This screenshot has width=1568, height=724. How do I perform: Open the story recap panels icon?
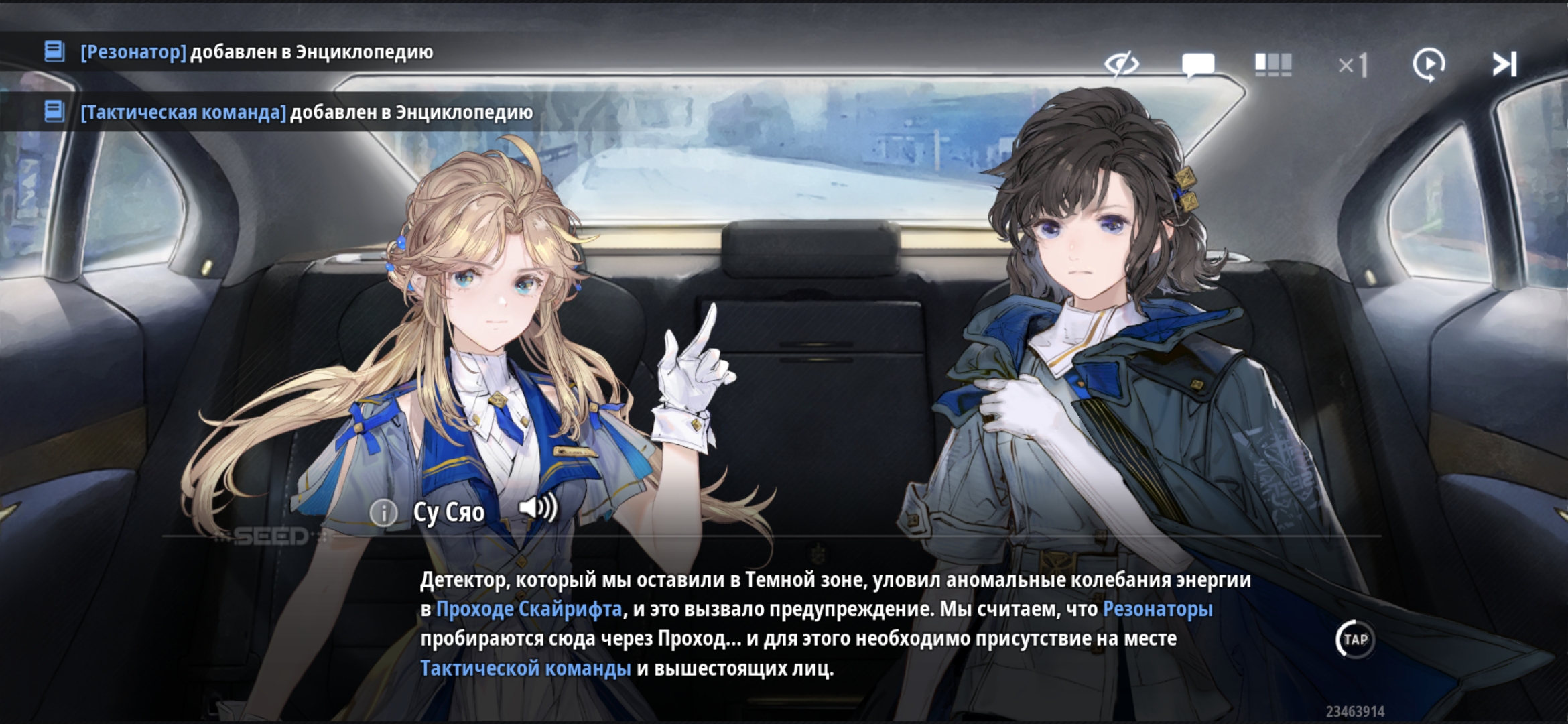click(x=1272, y=65)
